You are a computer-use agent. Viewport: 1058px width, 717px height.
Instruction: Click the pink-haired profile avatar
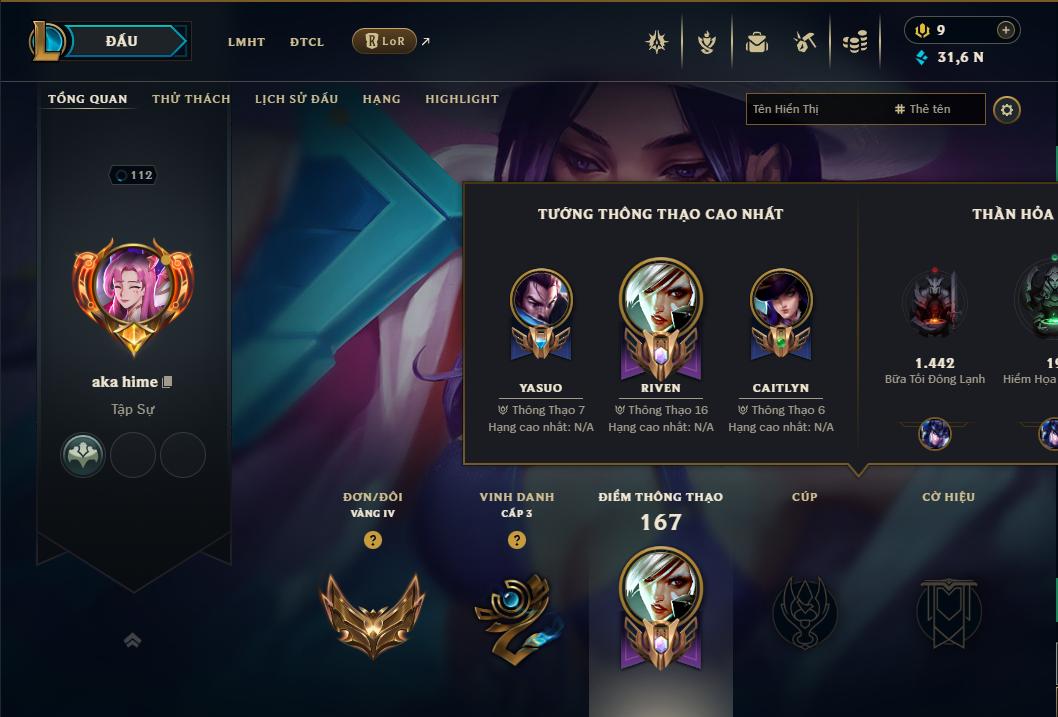(x=133, y=290)
